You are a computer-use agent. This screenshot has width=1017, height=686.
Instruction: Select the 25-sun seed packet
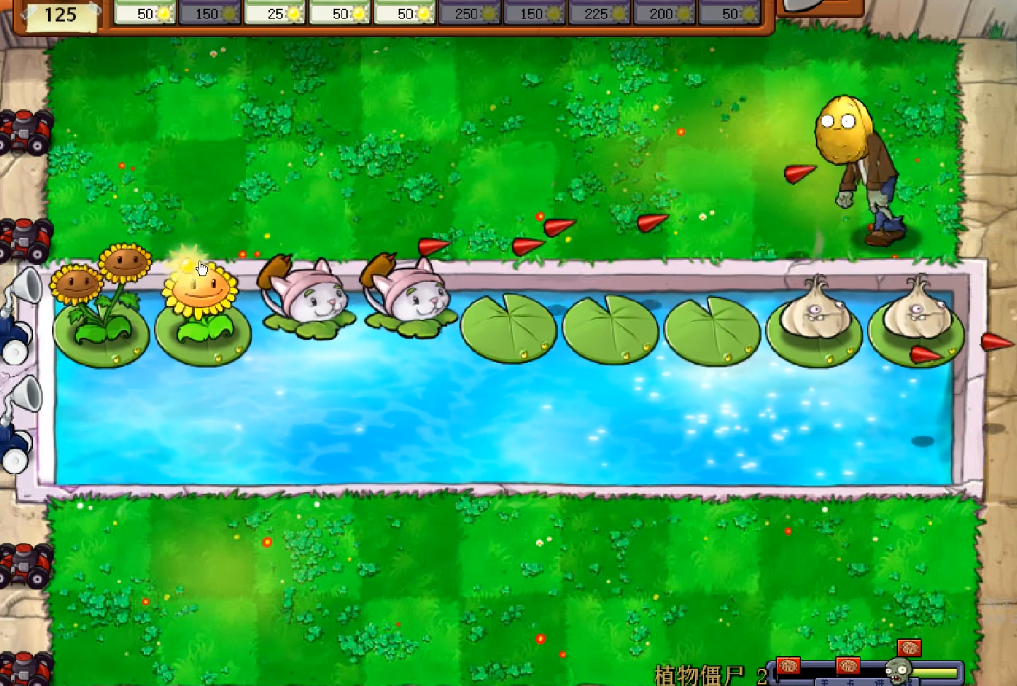[x=275, y=12]
